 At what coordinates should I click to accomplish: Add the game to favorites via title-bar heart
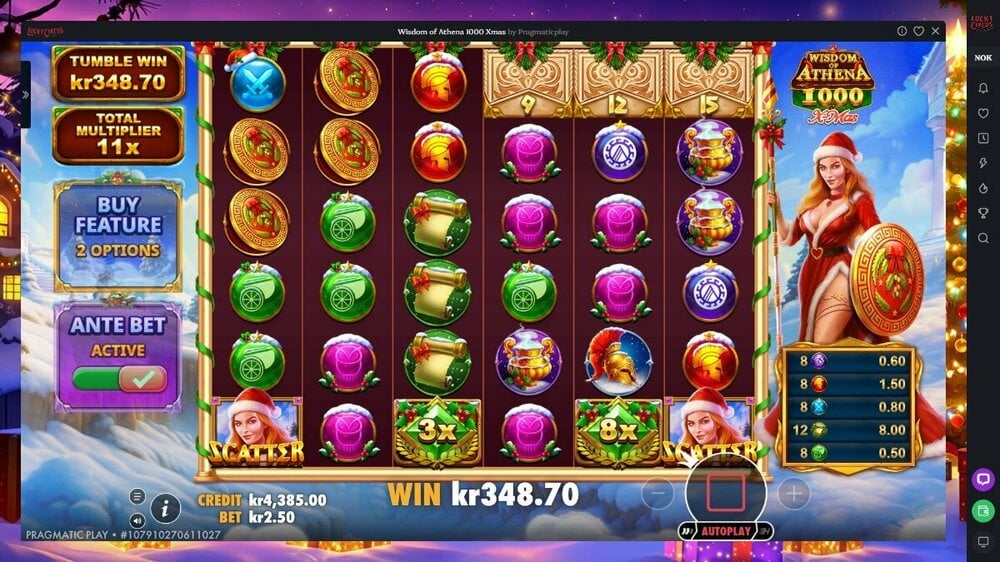[x=918, y=31]
